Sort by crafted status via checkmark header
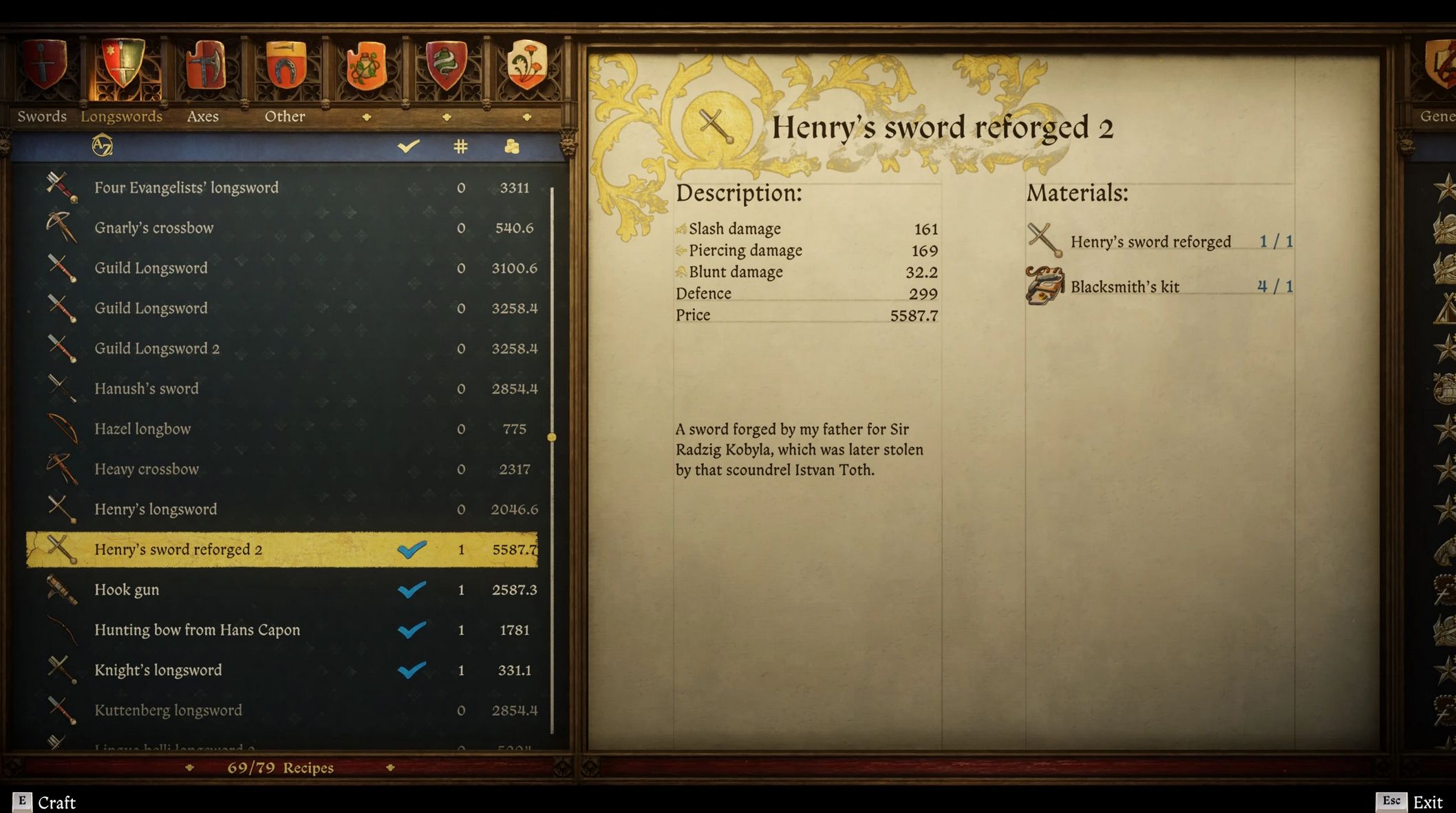The image size is (1456, 813). [x=407, y=146]
